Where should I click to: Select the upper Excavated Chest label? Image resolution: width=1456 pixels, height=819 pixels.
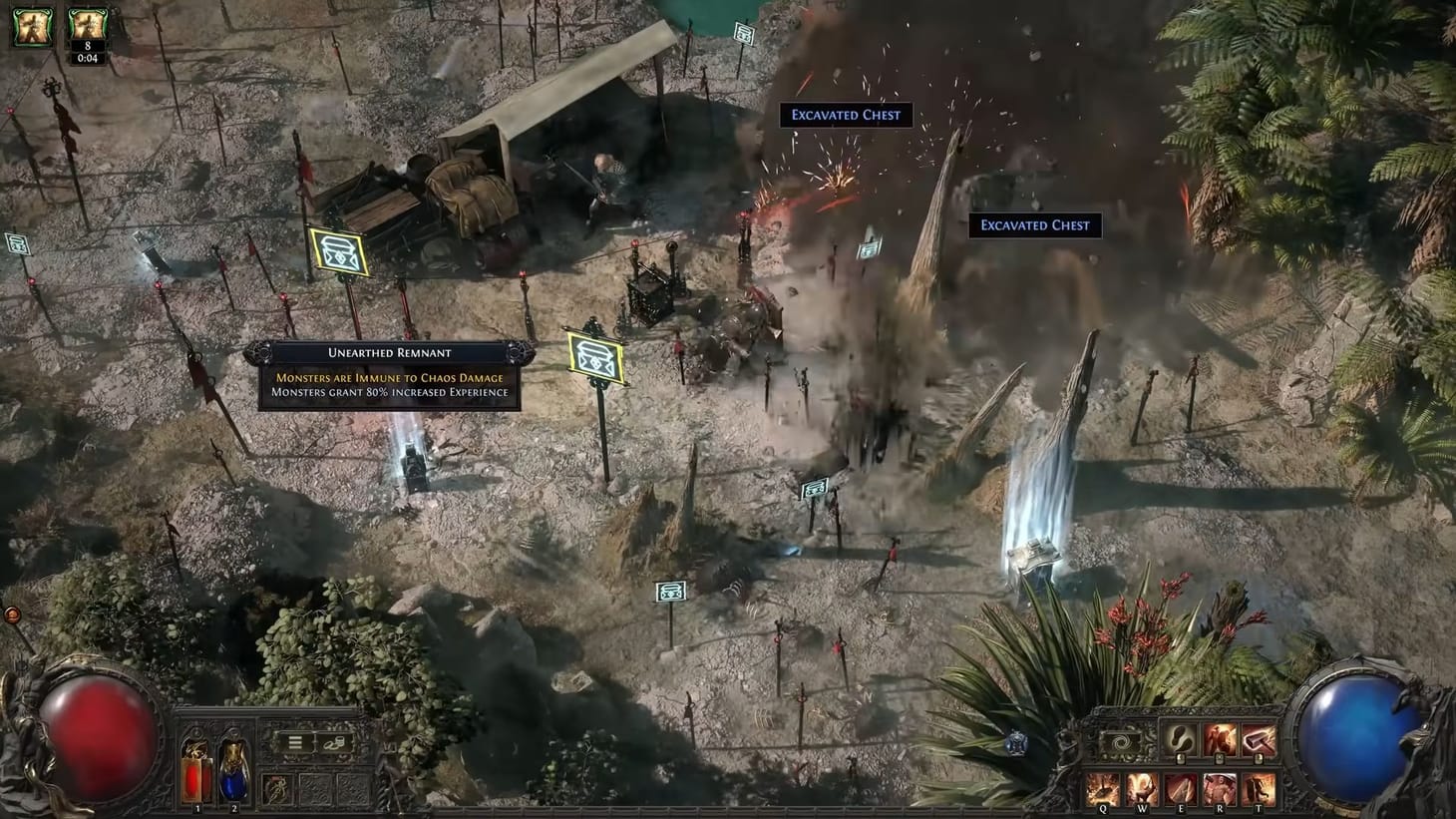(845, 115)
